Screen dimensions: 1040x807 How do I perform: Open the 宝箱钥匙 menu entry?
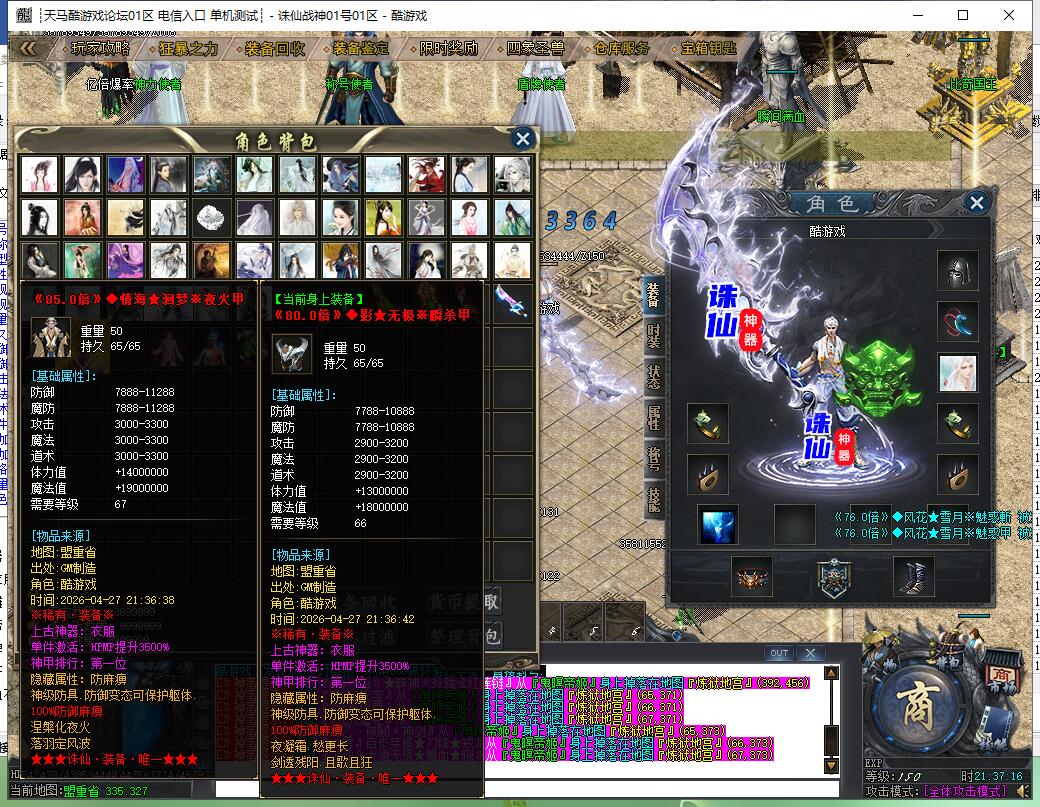(x=708, y=48)
